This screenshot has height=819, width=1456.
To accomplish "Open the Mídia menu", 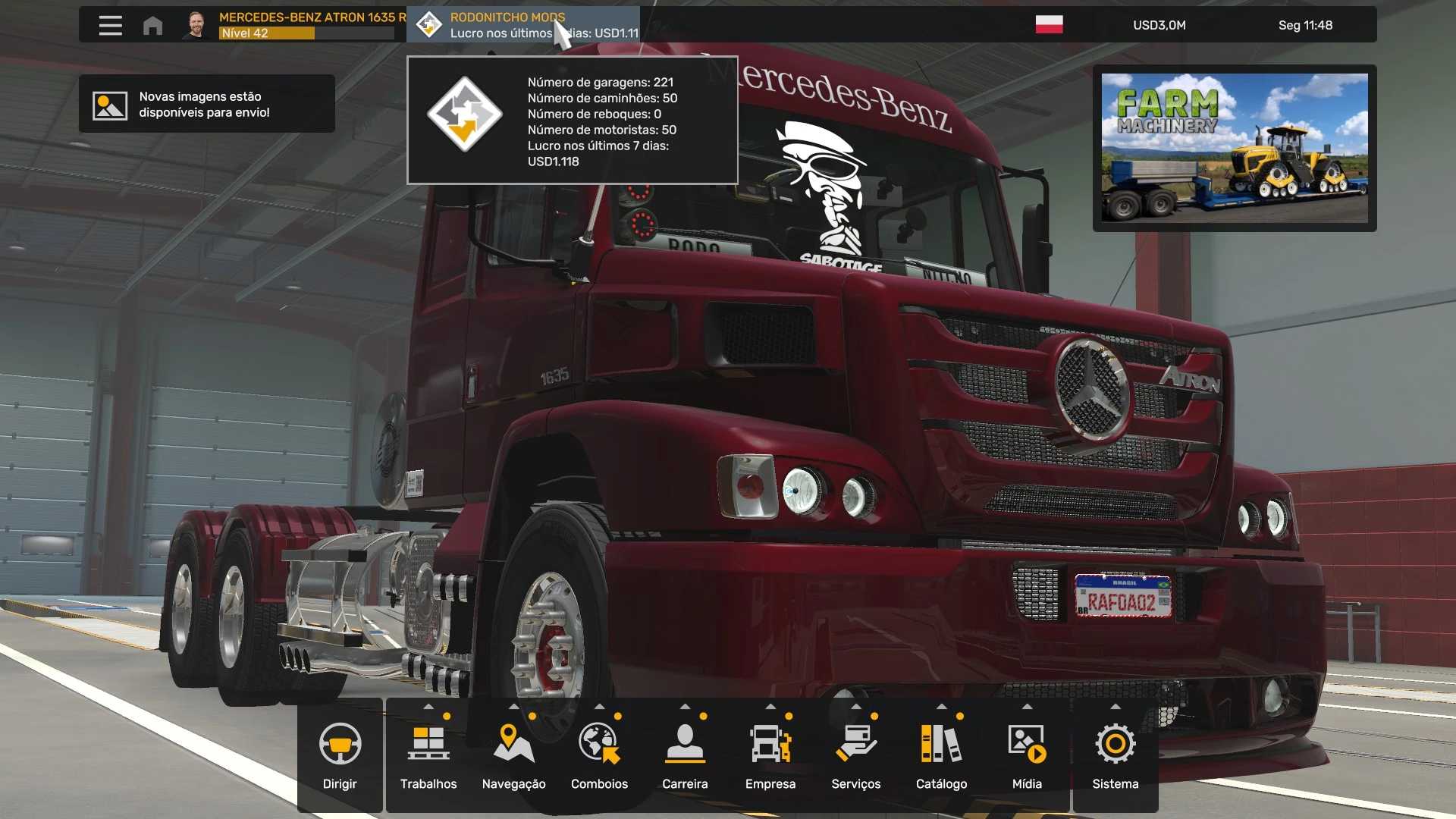I will [1027, 755].
